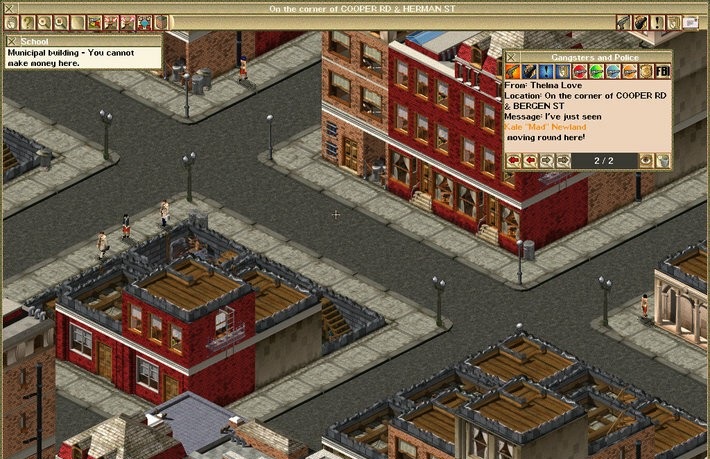Screen dimensions: 710x459
Task: Close the Gangsters and Police message panel
Action: click(x=513, y=58)
